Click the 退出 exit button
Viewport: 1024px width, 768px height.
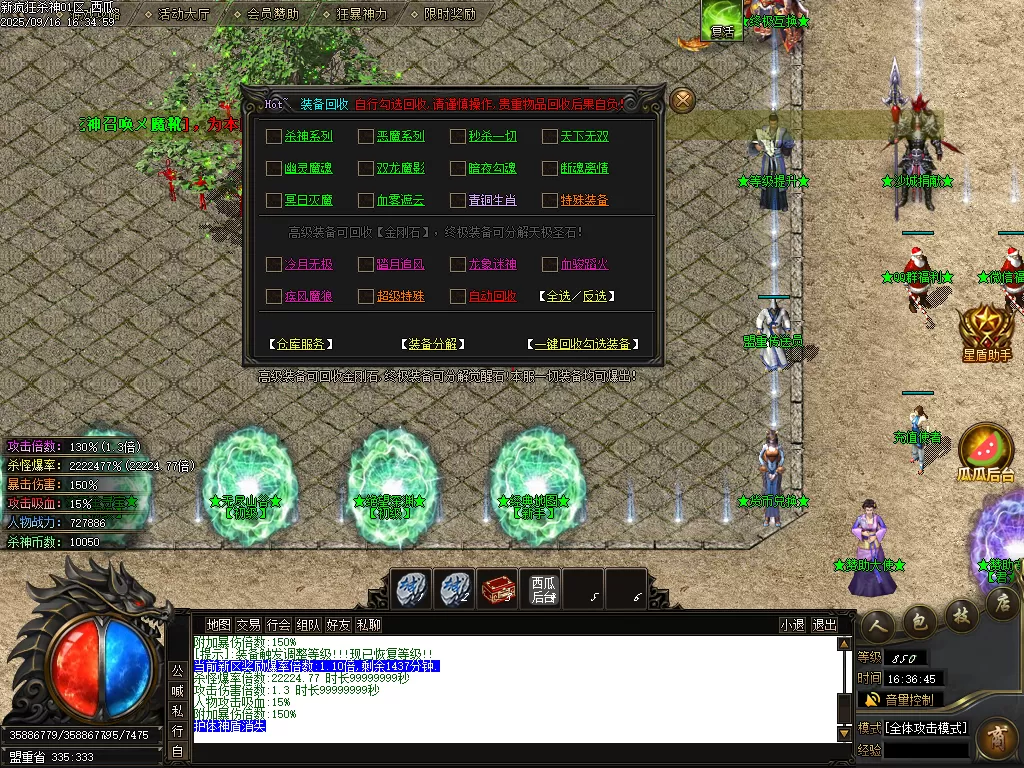coord(824,625)
